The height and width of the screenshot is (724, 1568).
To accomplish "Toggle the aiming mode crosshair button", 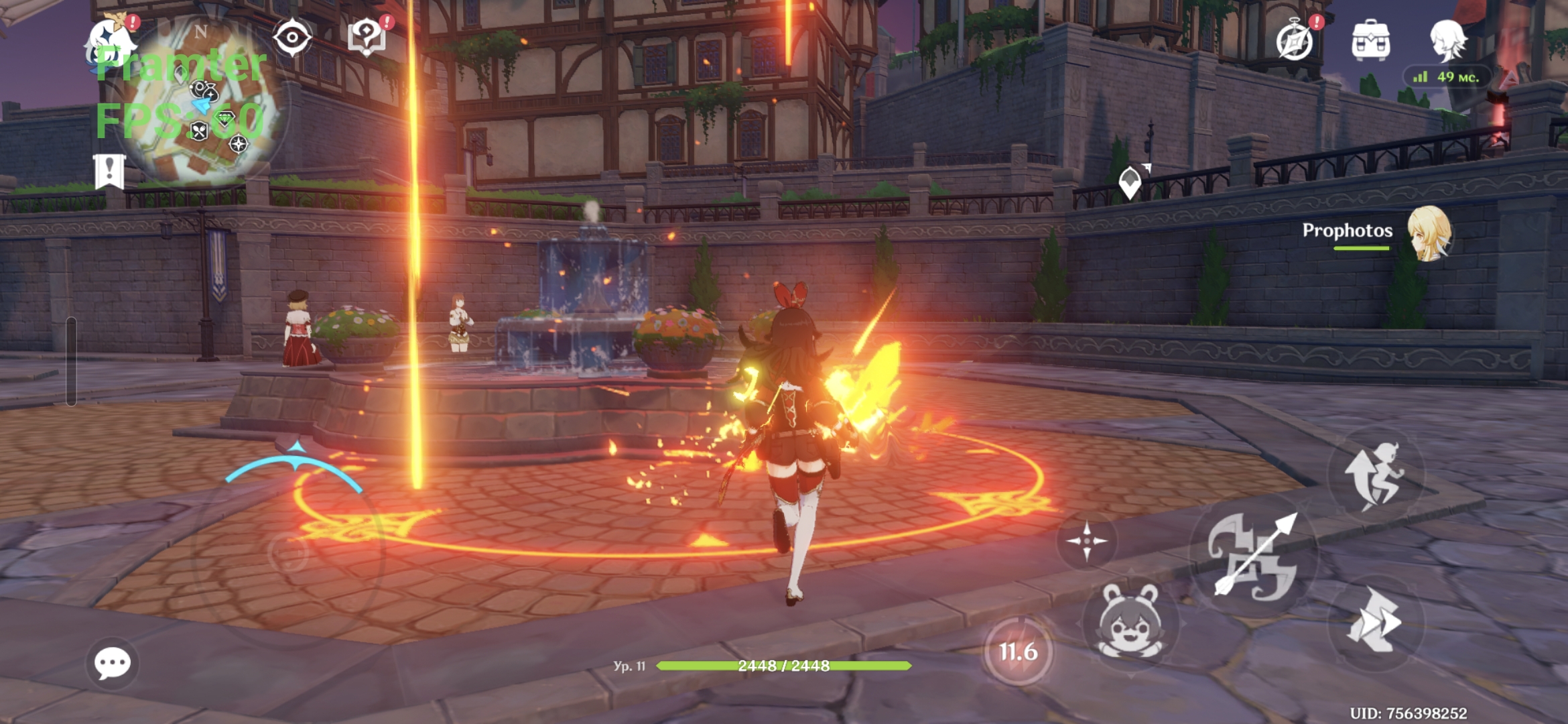I will [1086, 541].
